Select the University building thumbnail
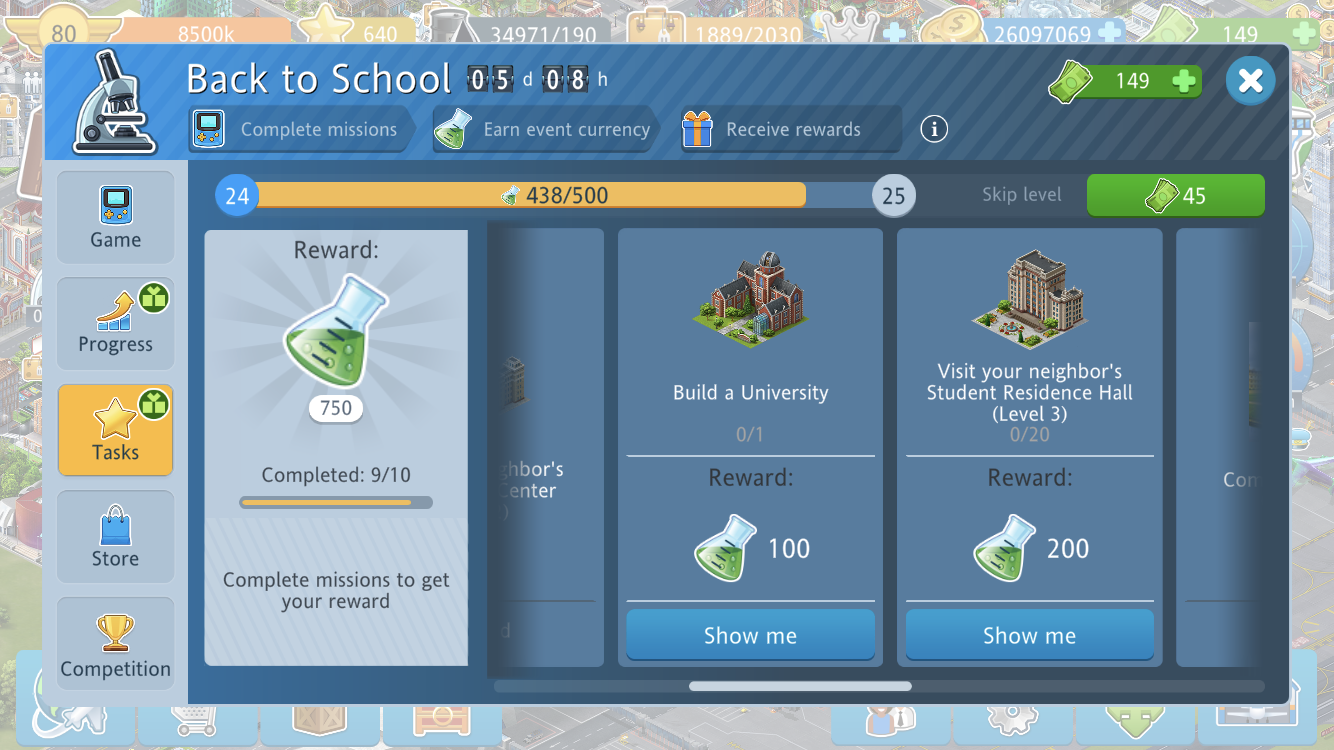 pos(750,299)
